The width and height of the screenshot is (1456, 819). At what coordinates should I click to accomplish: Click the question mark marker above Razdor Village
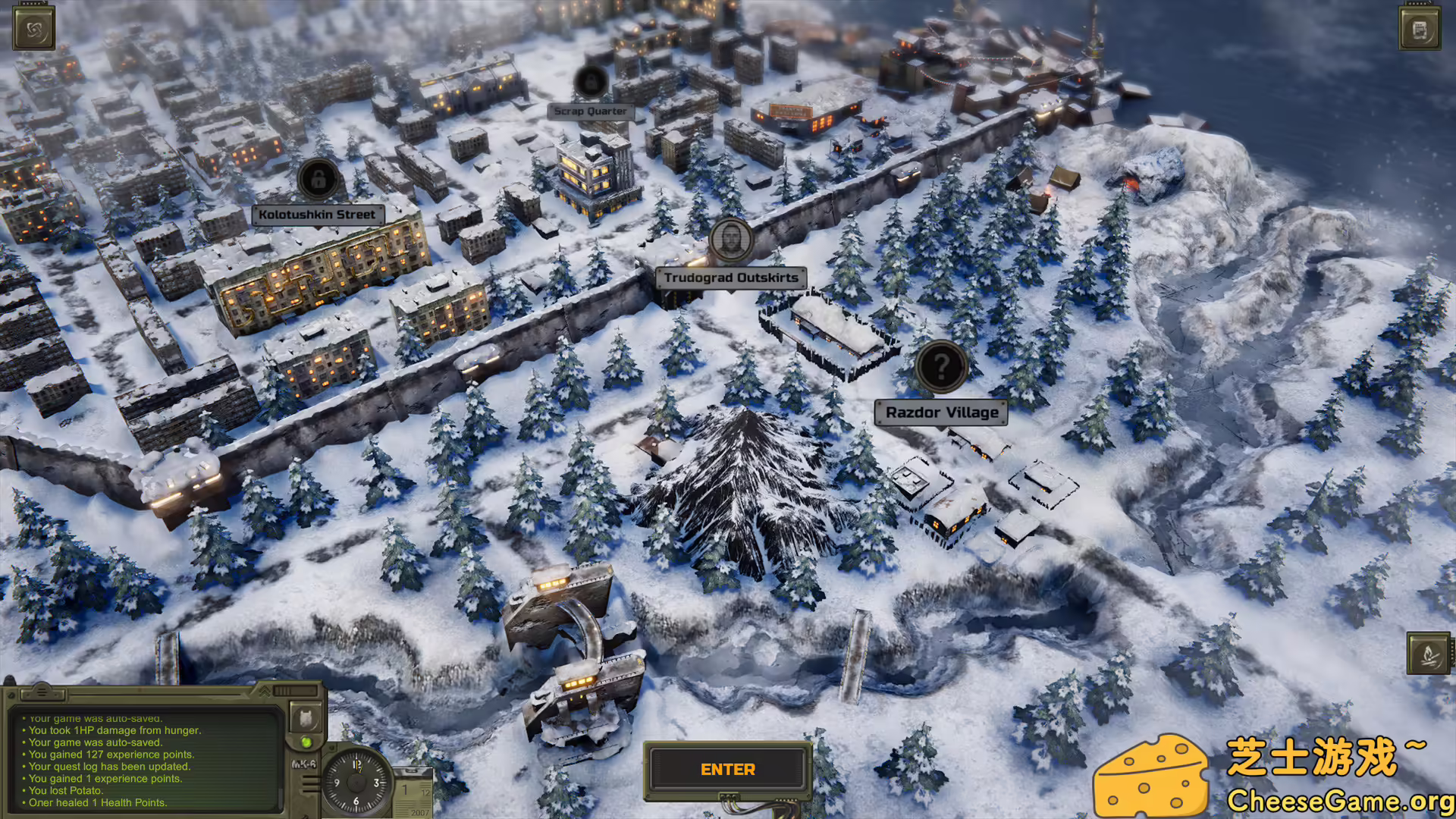pyautogui.click(x=942, y=367)
